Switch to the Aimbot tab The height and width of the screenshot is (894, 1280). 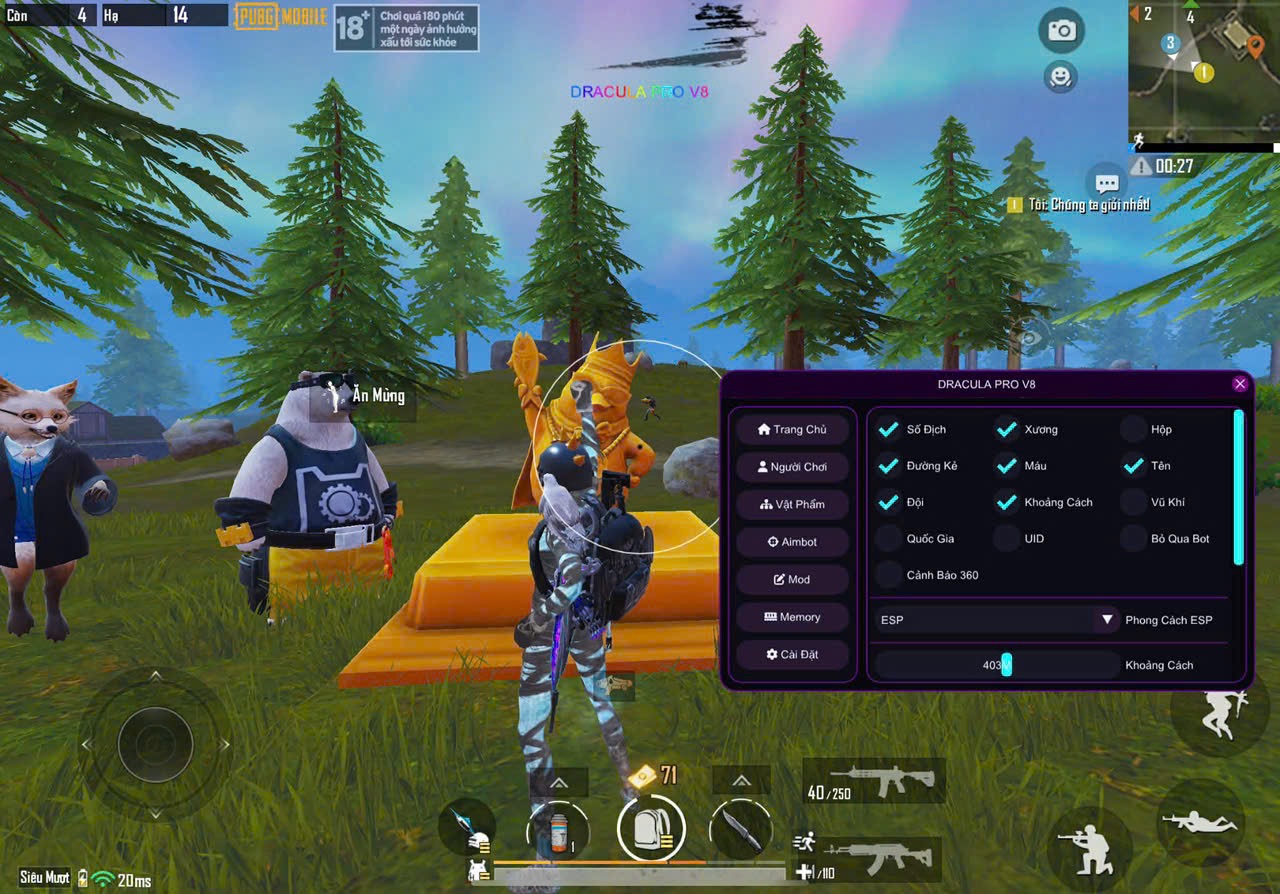(793, 541)
